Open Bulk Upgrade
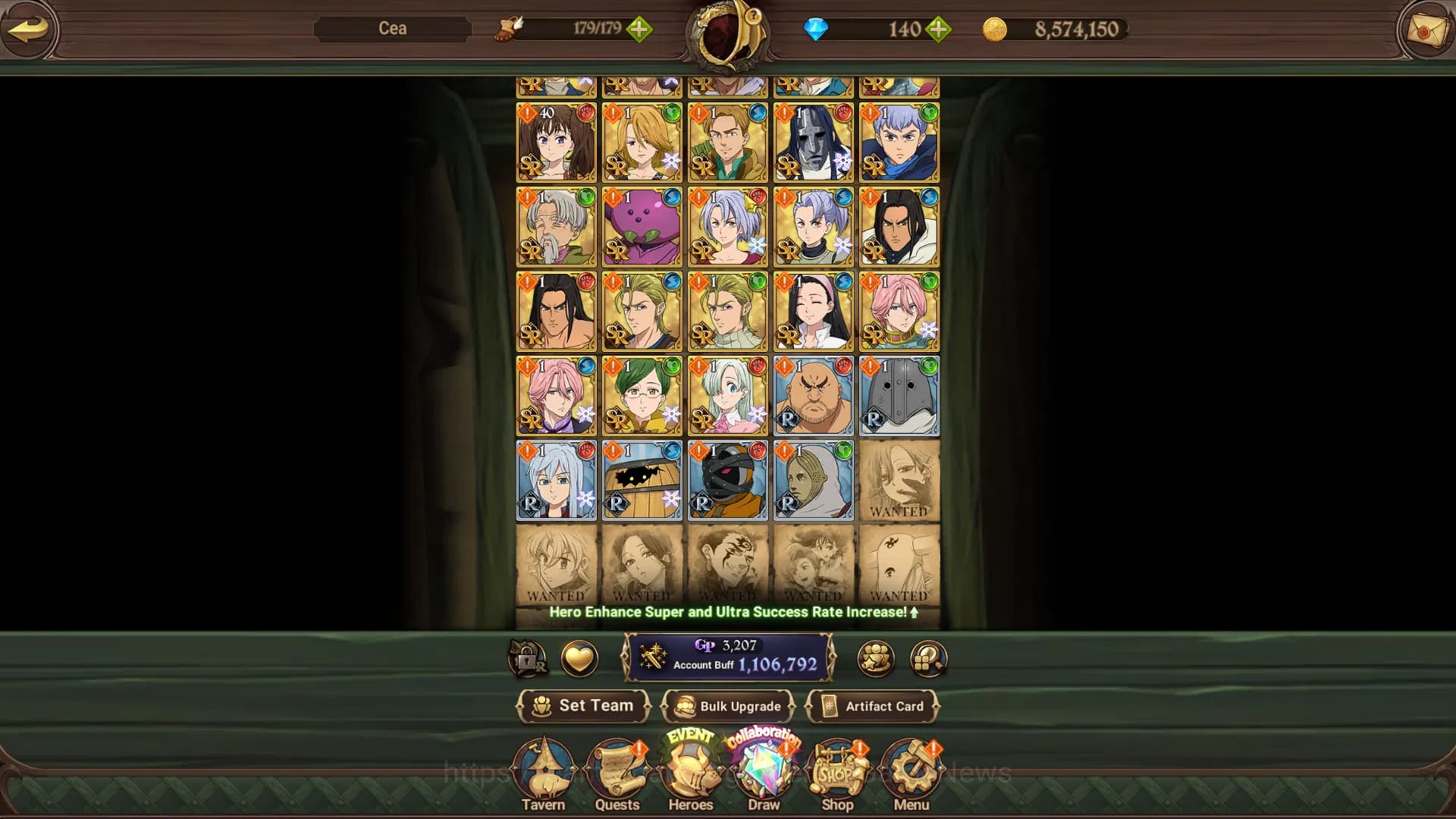 (728, 706)
